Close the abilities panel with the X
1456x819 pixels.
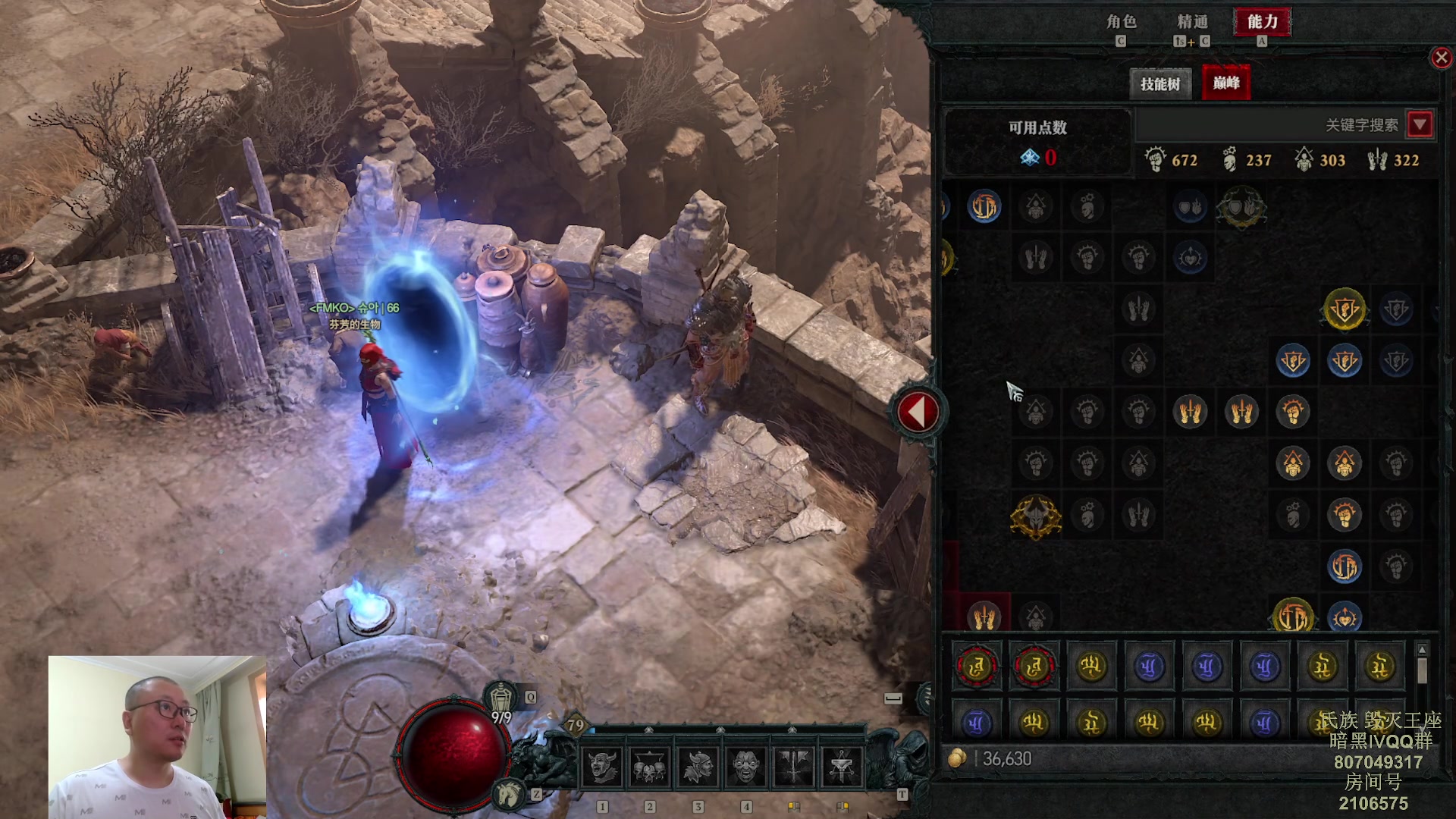(1441, 58)
